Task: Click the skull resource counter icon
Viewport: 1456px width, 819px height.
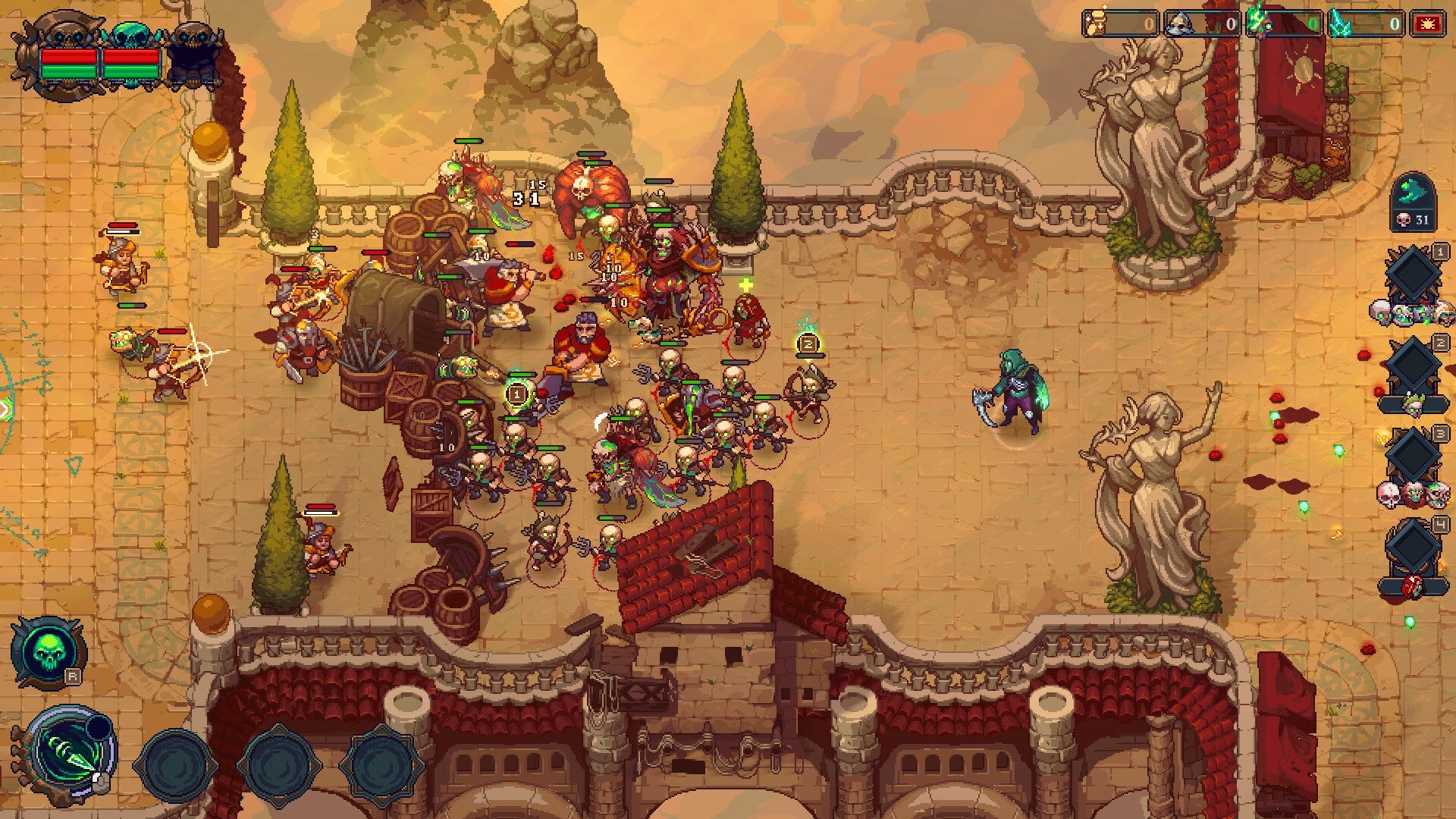Action: point(1179,23)
